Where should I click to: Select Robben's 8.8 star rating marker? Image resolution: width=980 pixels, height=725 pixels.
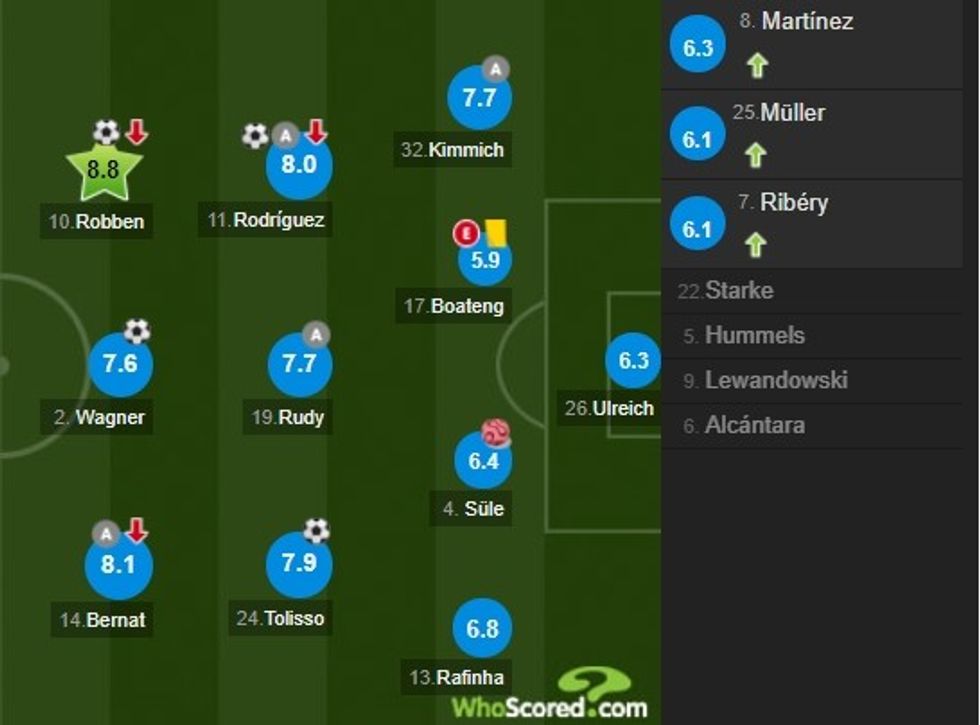(103, 168)
